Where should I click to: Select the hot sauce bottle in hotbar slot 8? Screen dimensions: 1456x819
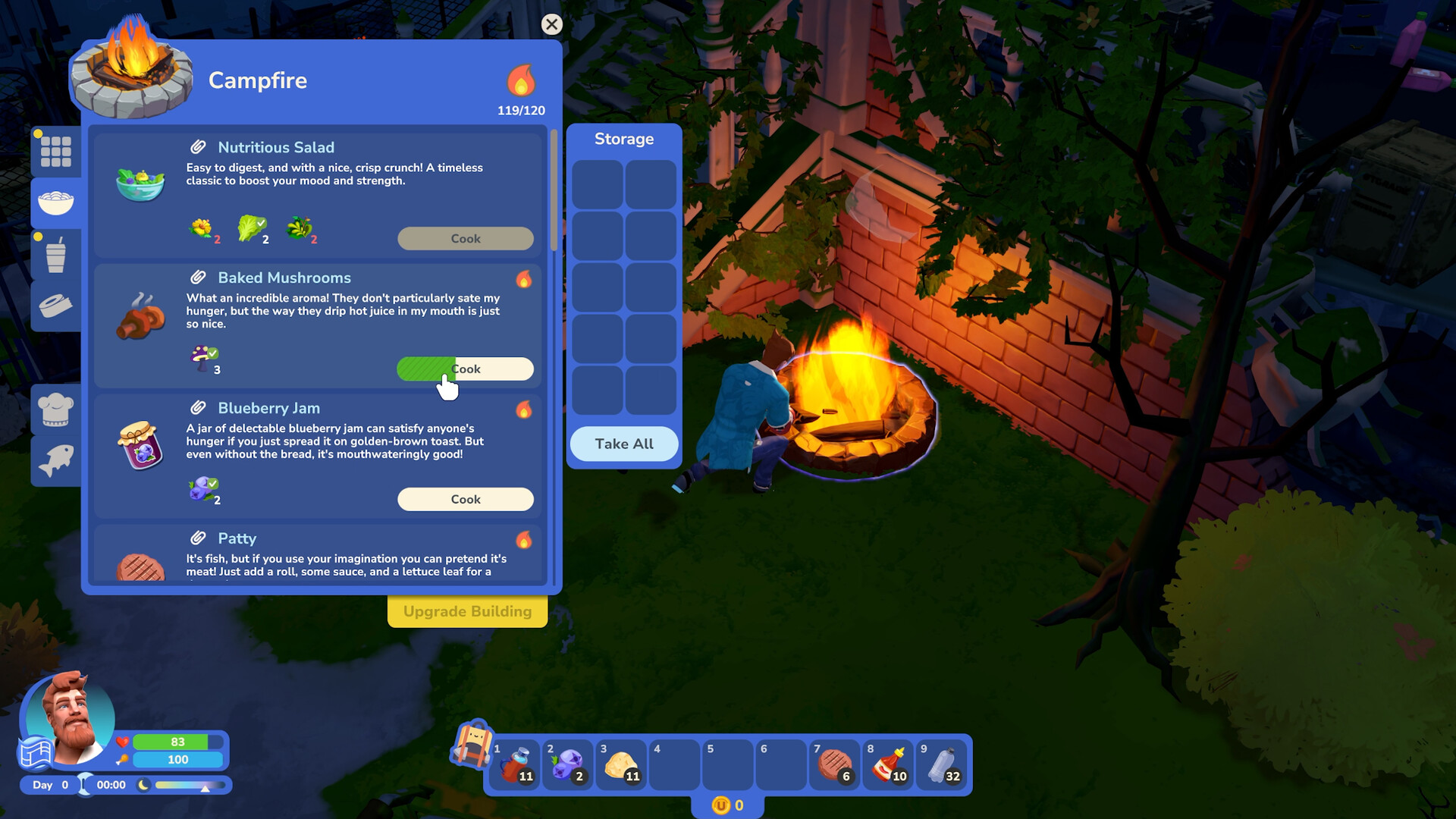click(887, 764)
